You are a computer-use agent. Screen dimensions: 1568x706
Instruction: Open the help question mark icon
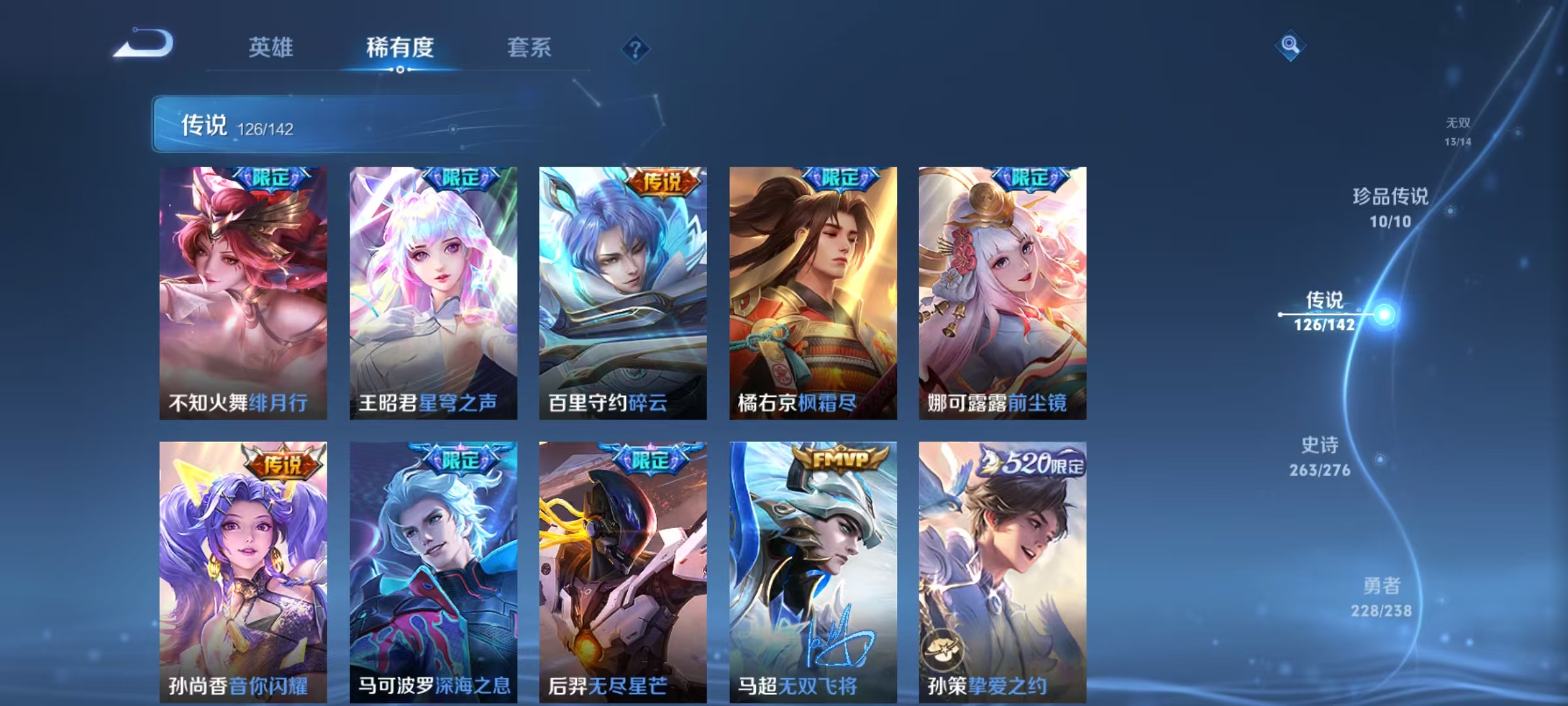coord(634,49)
